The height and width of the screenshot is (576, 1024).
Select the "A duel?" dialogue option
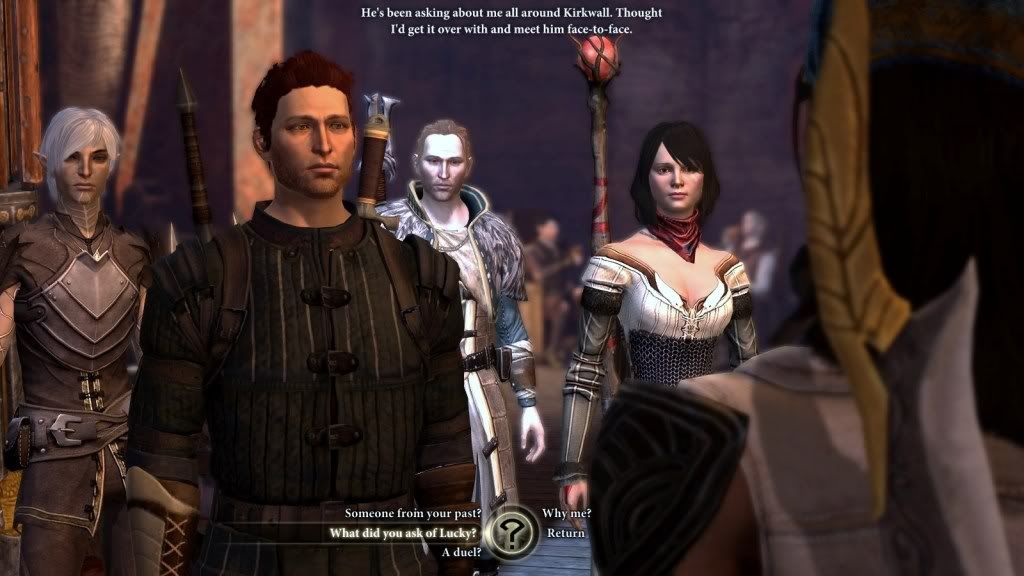(x=458, y=552)
